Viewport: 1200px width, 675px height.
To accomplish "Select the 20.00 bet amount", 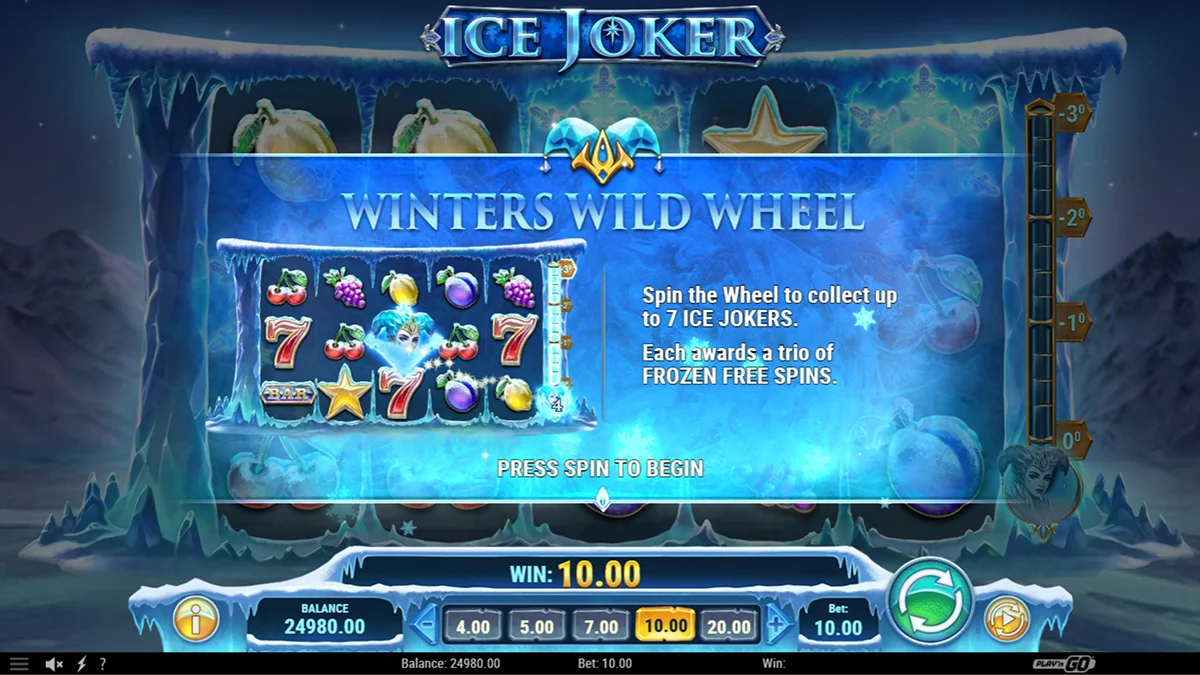I will (x=728, y=627).
